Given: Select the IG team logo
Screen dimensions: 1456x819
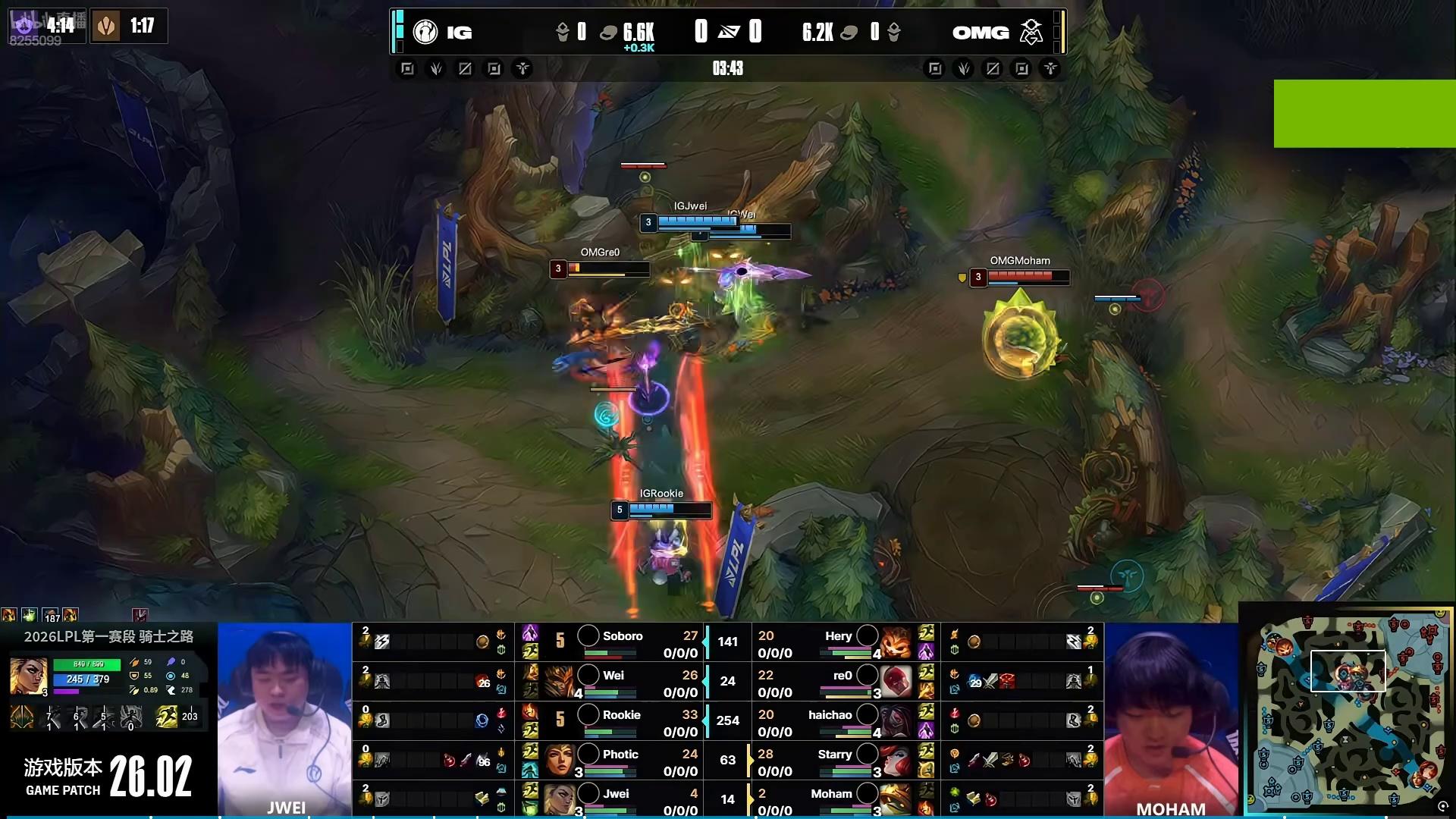Looking at the screenshot, I should point(425,32).
